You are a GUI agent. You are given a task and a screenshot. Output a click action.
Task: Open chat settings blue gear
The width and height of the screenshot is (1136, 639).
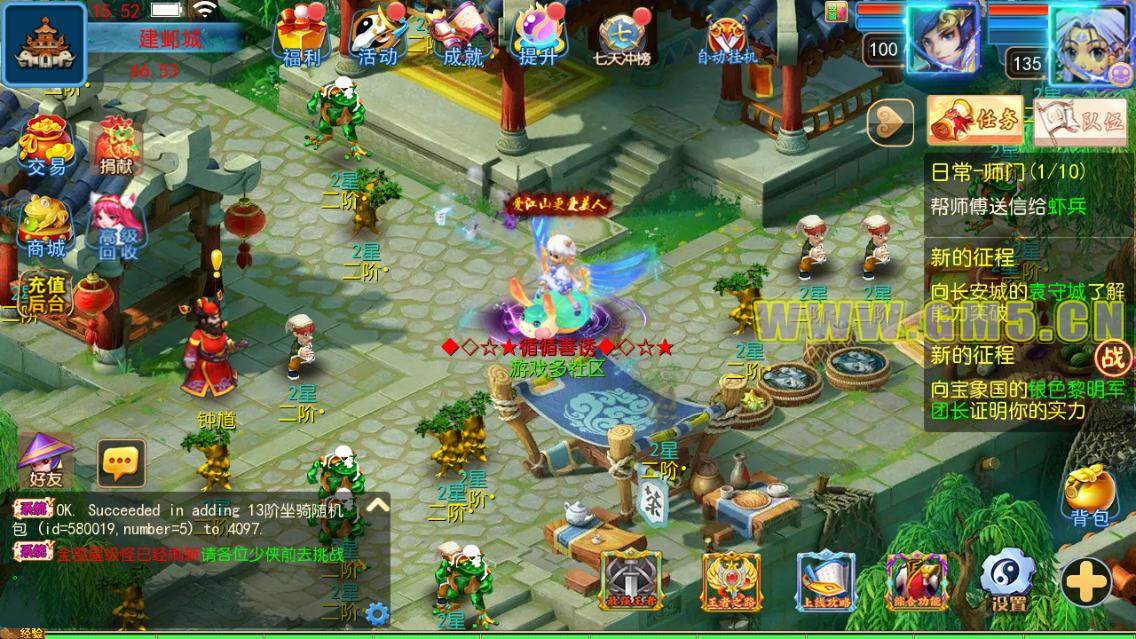[377, 612]
